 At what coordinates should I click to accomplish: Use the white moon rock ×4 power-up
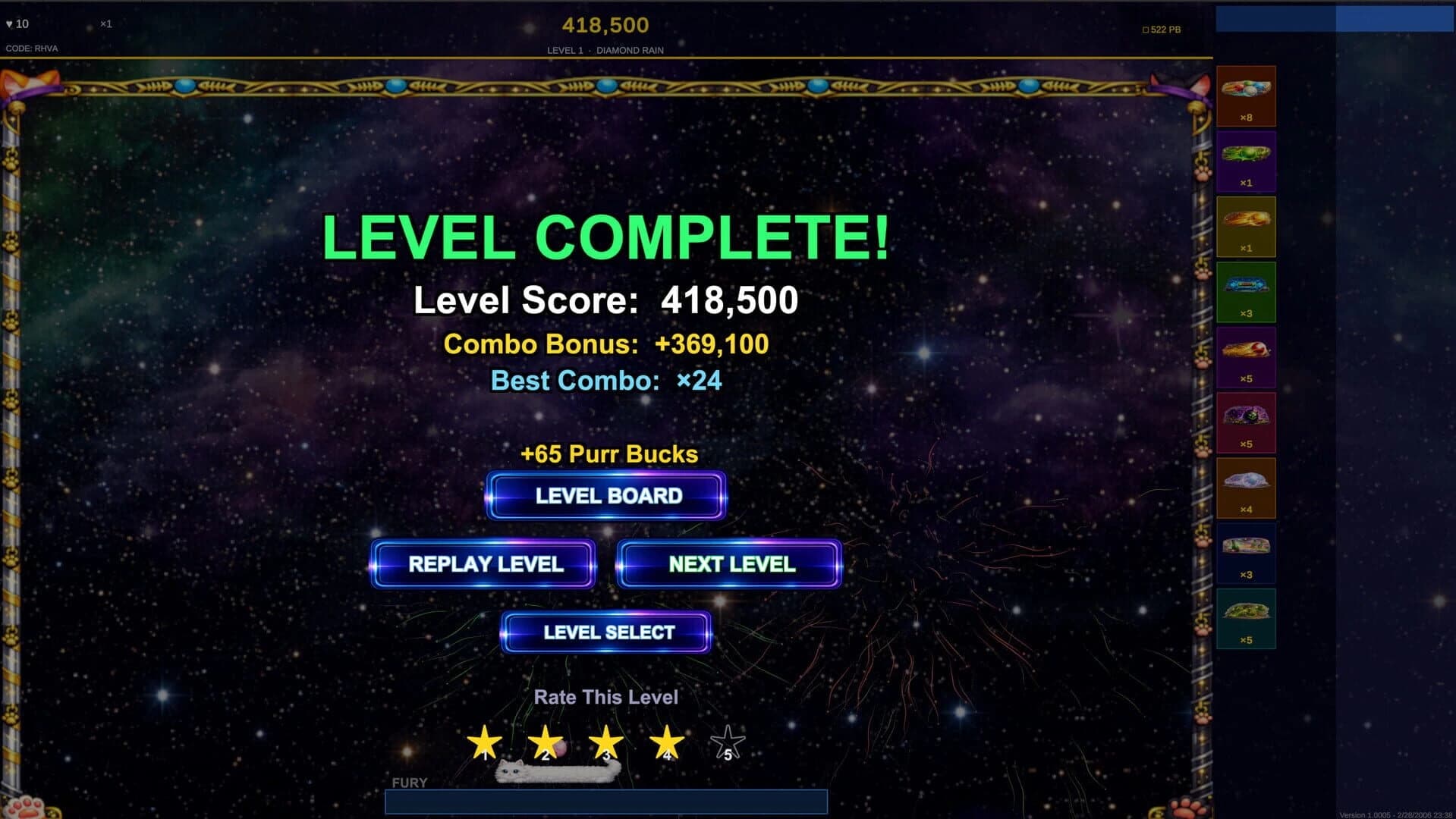(1245, 486)
